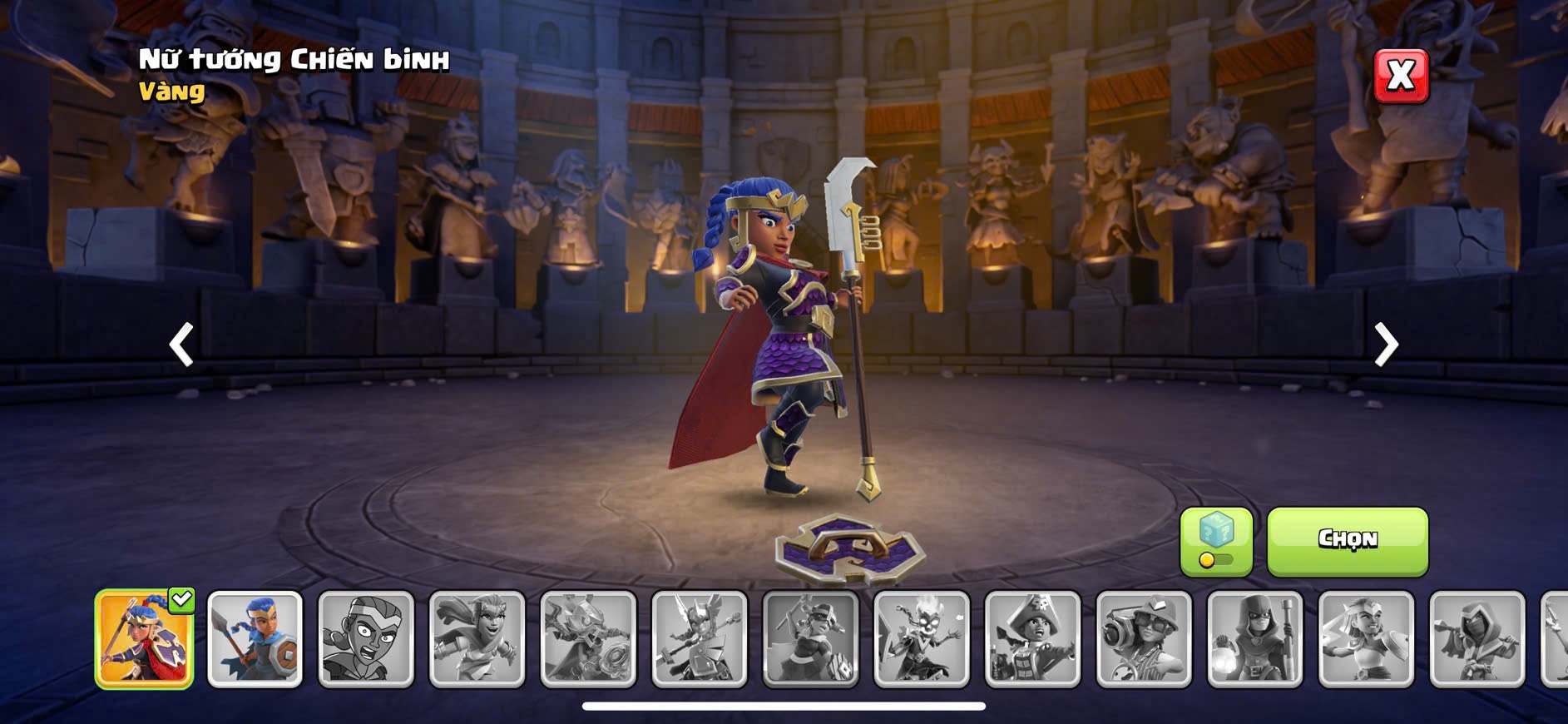1568x724 pixels.
Task: Select the masked hooded ninja skin
Action: 1477,639
